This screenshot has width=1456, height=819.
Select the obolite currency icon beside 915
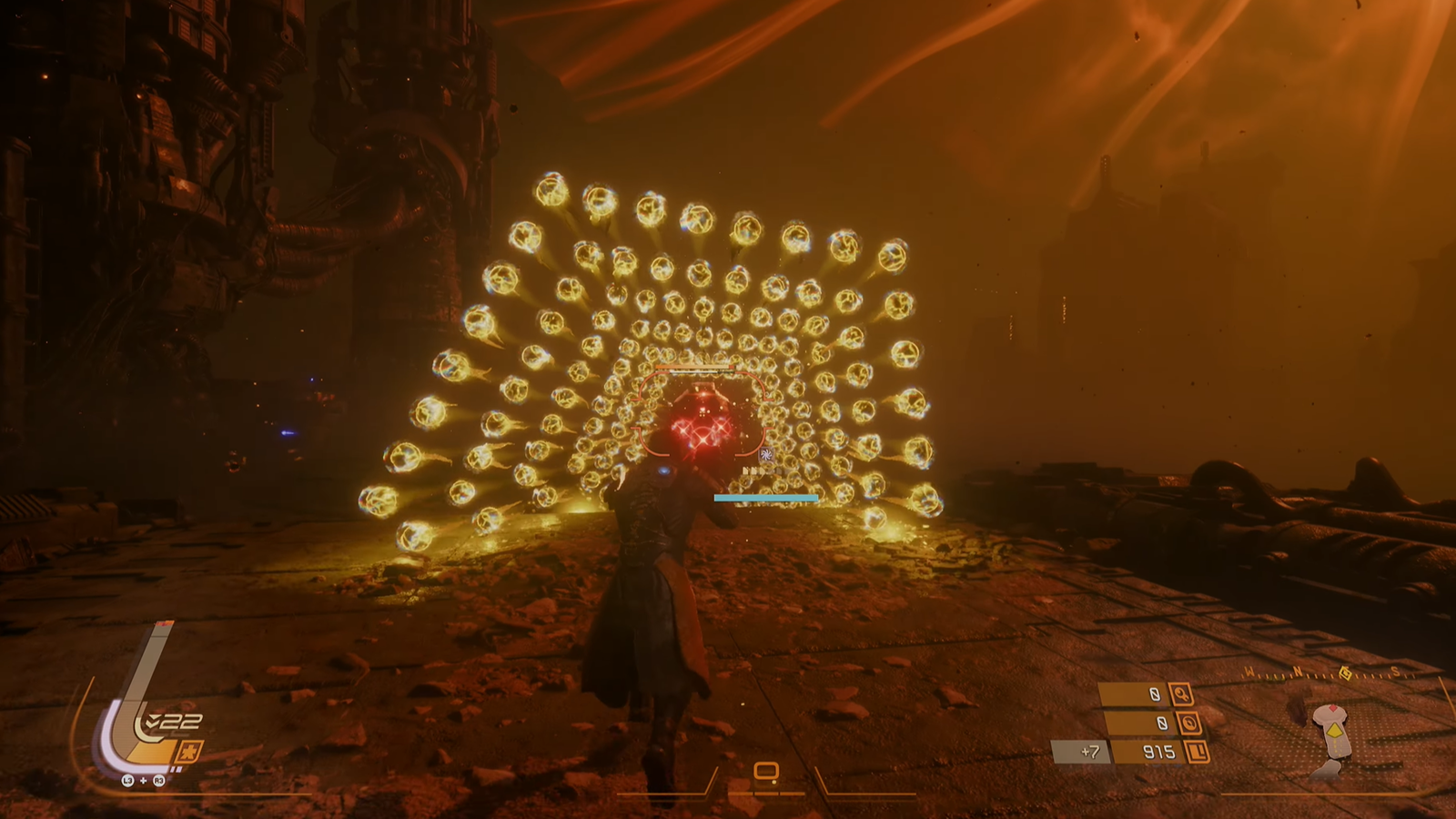click(1198, 752)
